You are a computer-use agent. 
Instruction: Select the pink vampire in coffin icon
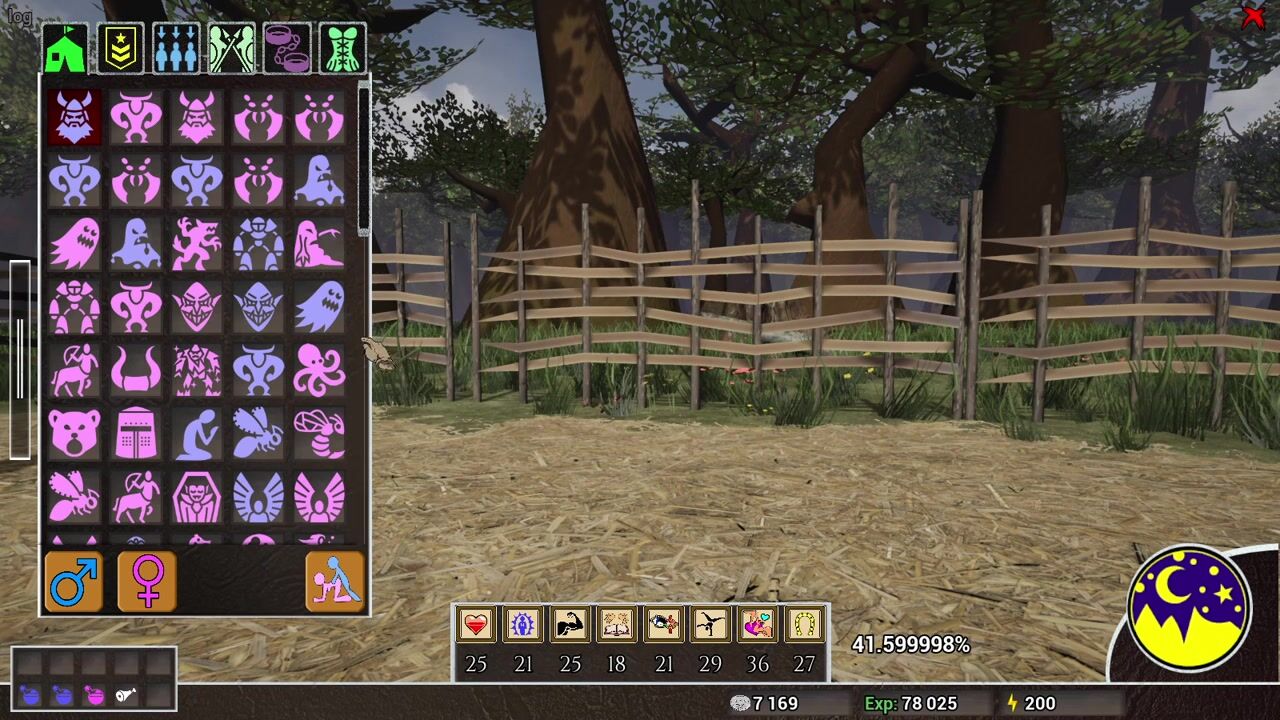pyautogui.click(x=197, y=497)
